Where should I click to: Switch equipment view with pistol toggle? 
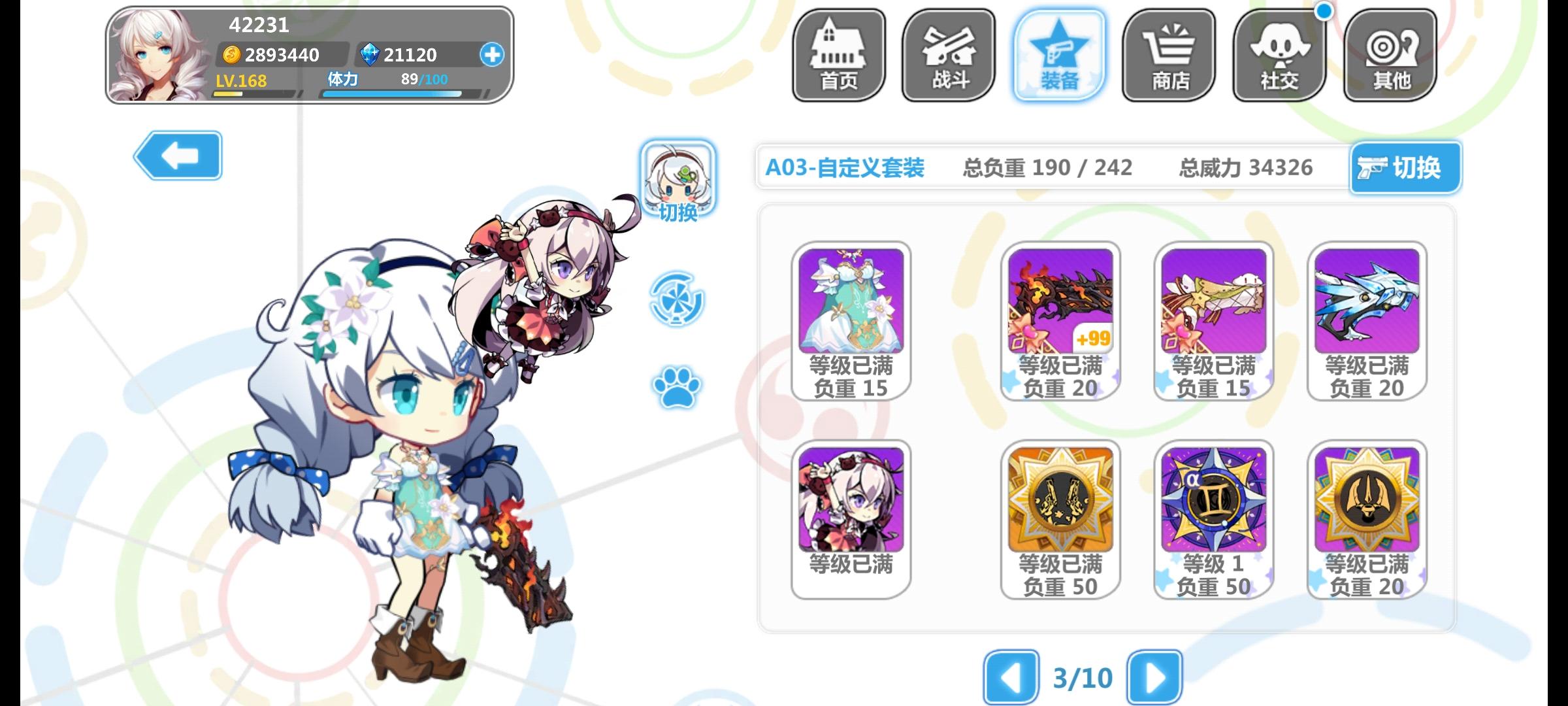1405,168
